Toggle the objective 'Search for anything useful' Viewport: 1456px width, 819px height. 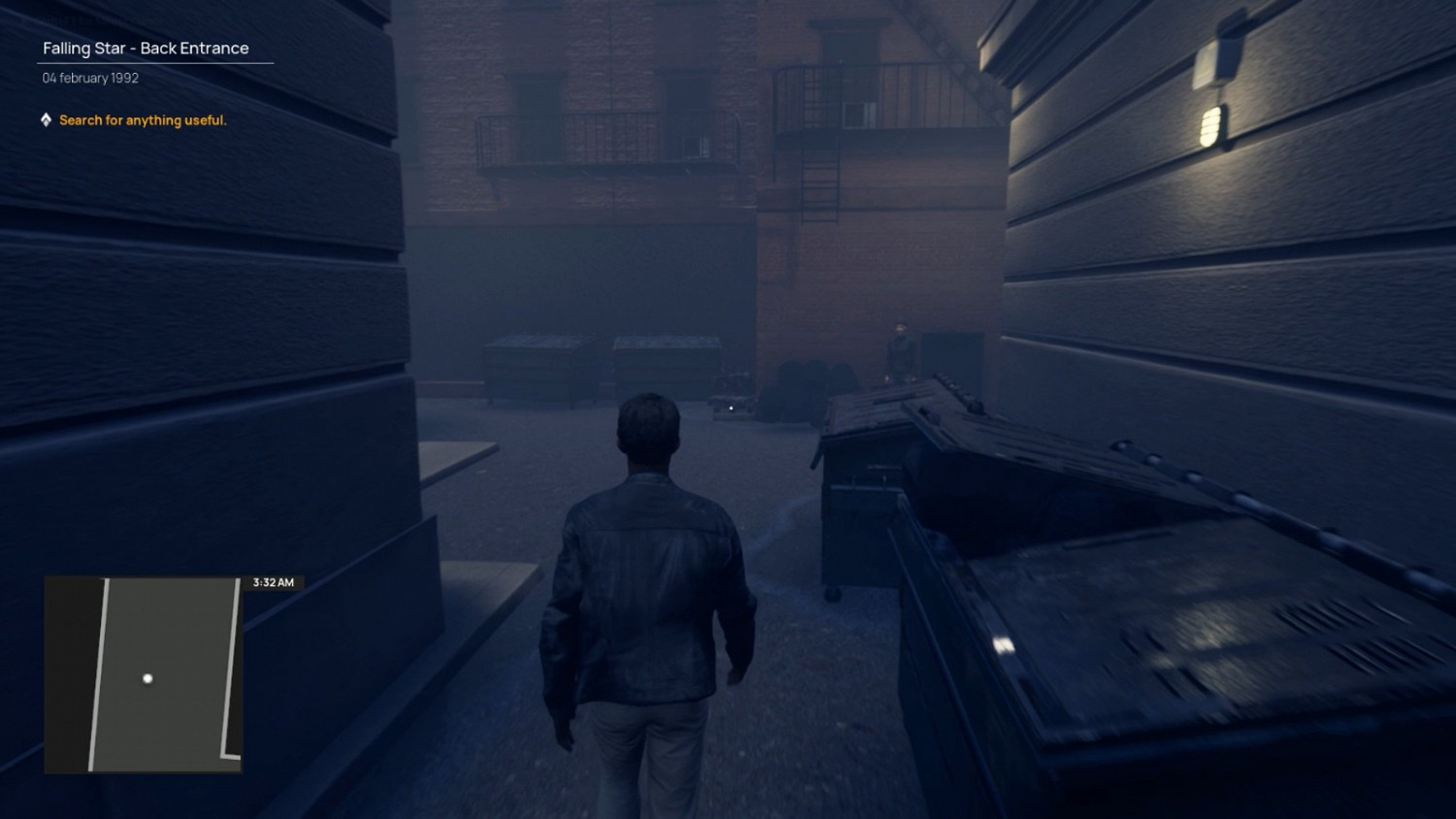pyautogui.click(x=142, y=120)
